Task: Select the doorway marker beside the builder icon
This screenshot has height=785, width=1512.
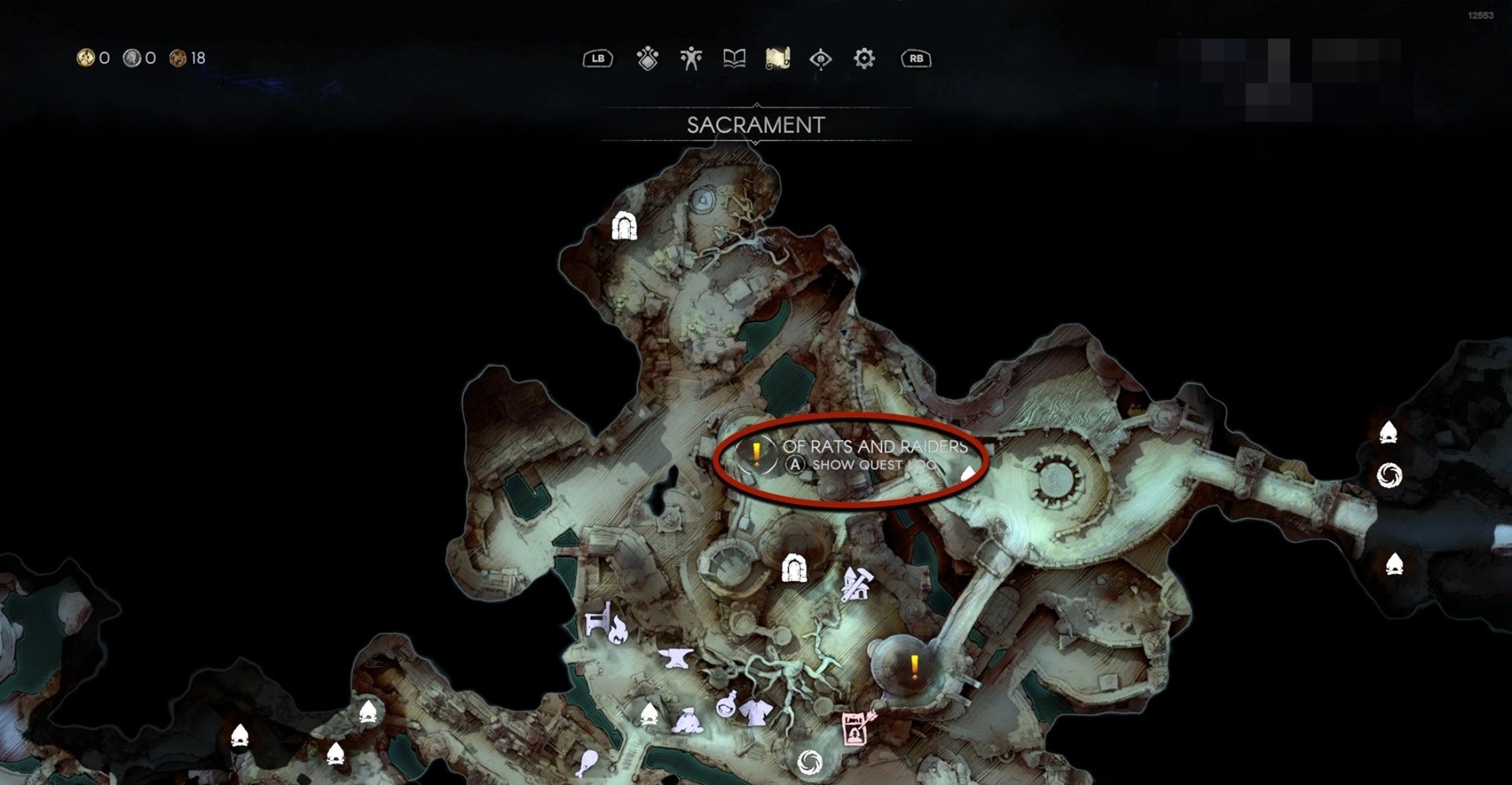Action: tap(794, 568)
